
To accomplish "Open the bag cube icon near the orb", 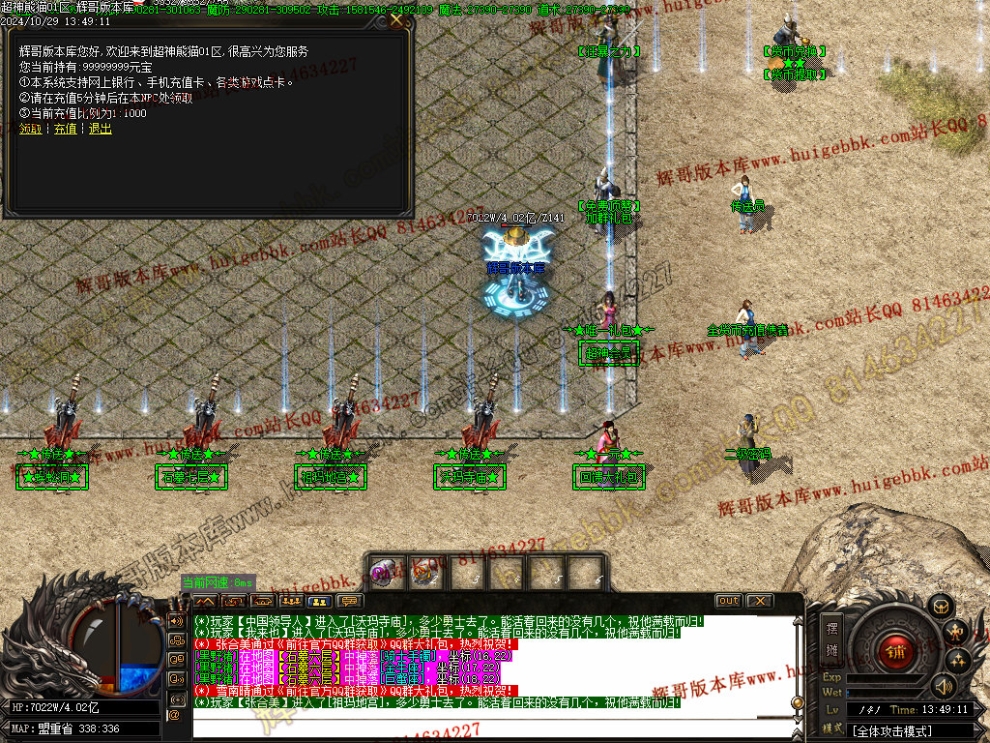I will point(940,605).
